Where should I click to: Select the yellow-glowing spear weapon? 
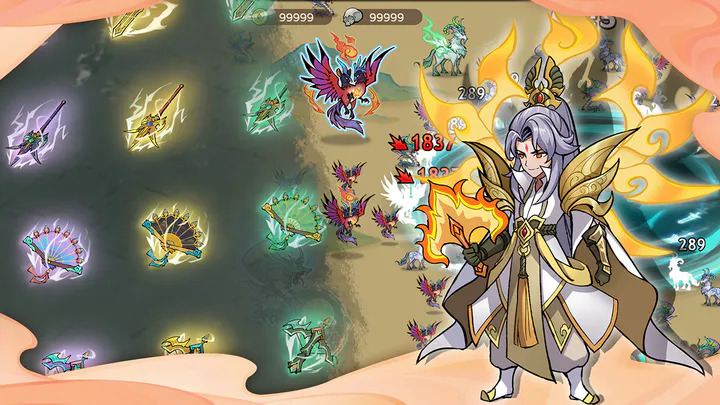158,114
